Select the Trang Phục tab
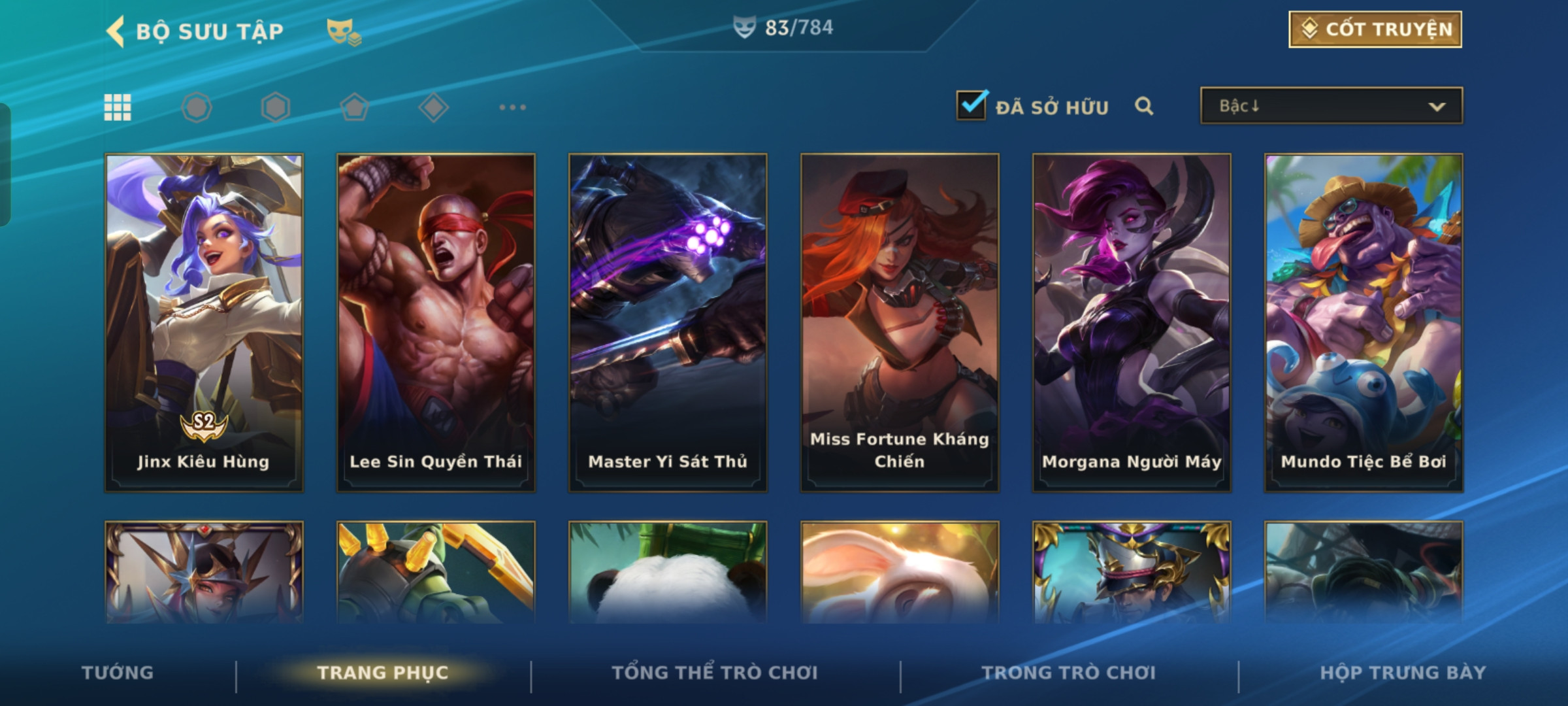The image size is (1568, 706). 383,673
